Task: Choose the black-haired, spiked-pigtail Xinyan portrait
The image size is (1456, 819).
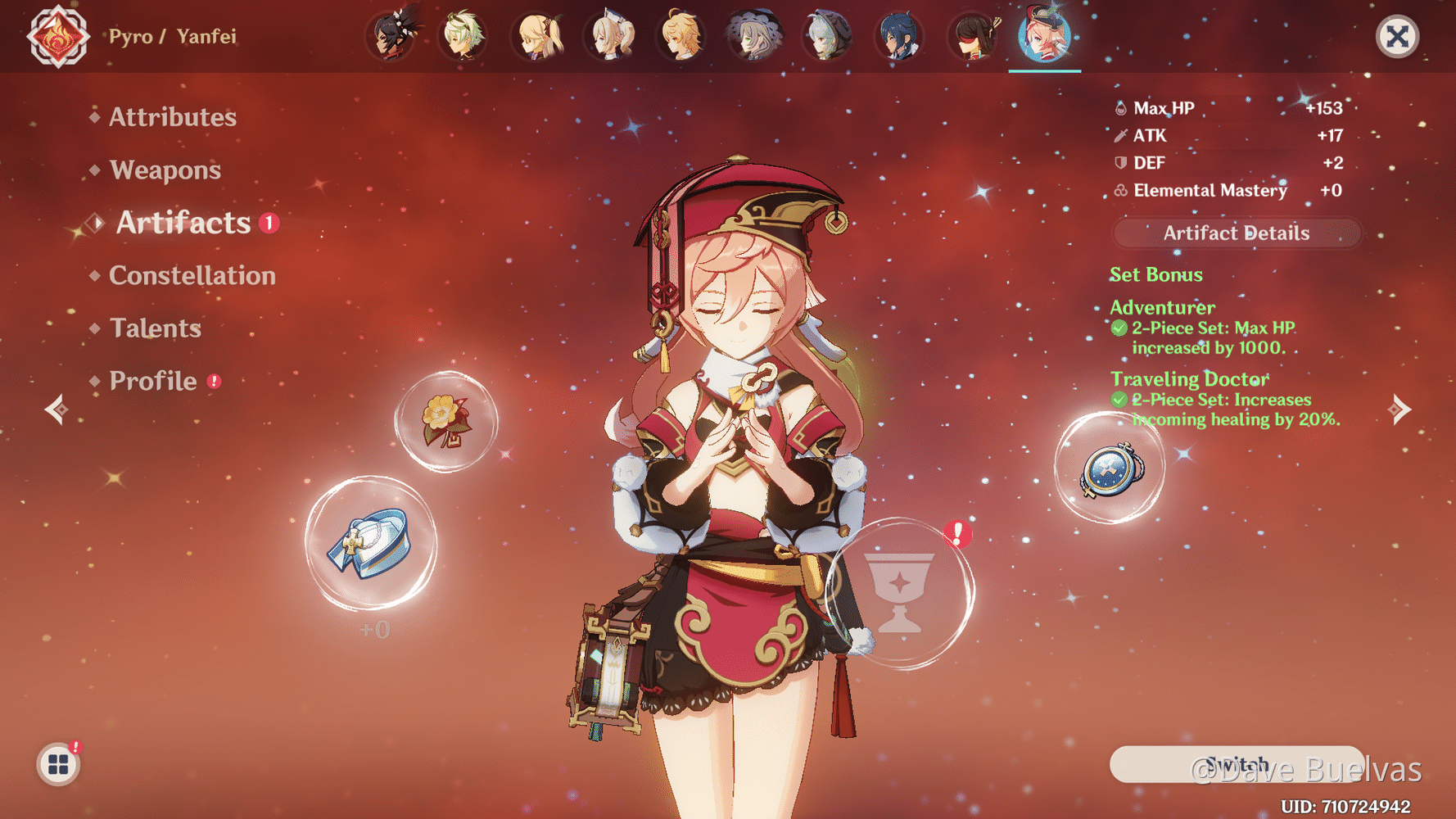Action: pos(391,37)
